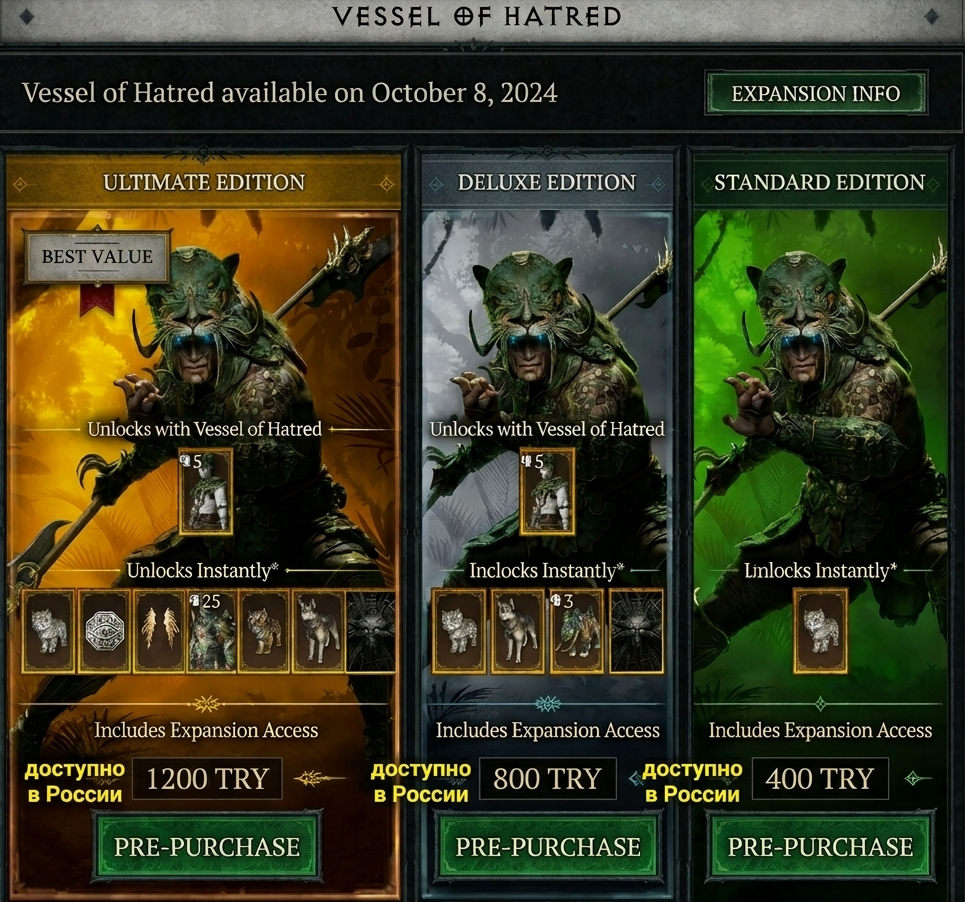Inspect the snow leopard pet in Ultimate Edition

click(x=48, y=630)
